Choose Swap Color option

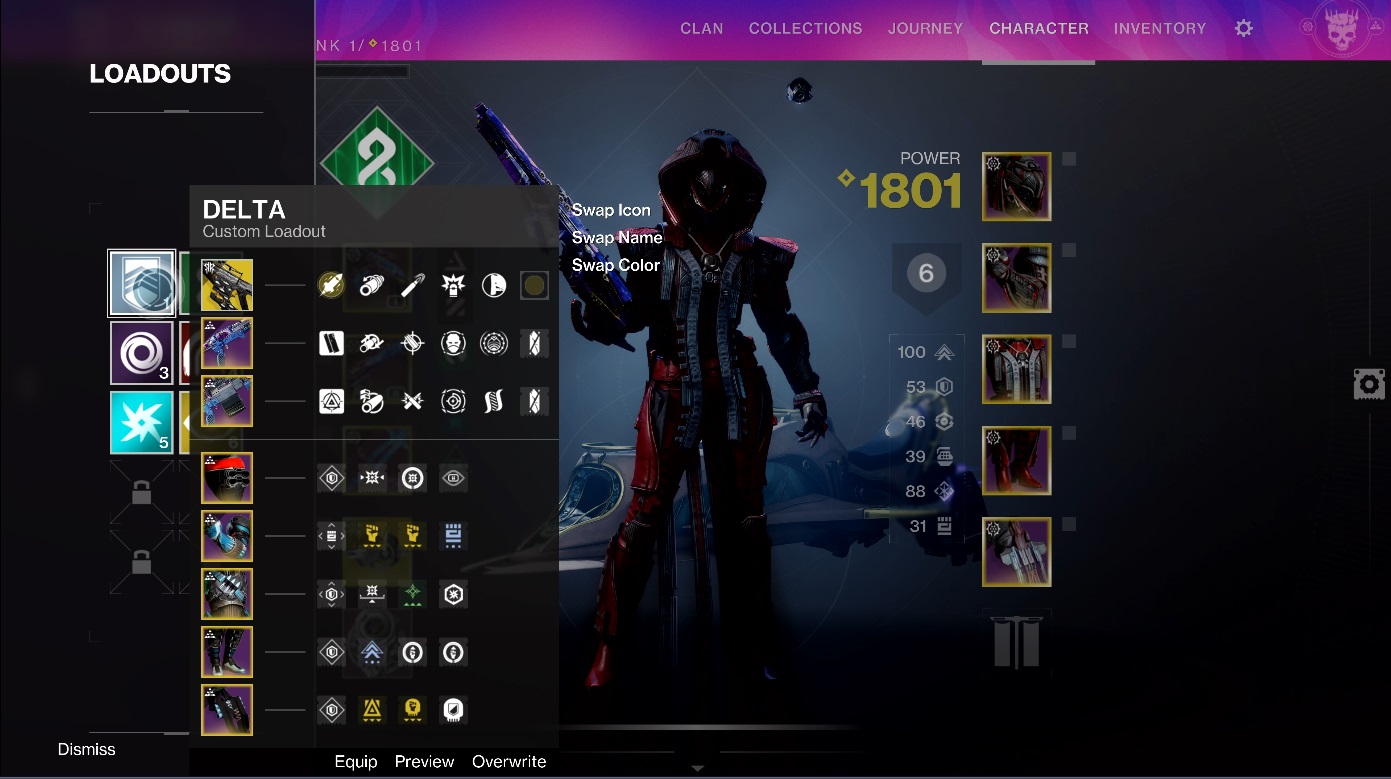pyautogui.click(x=616, y=265)
